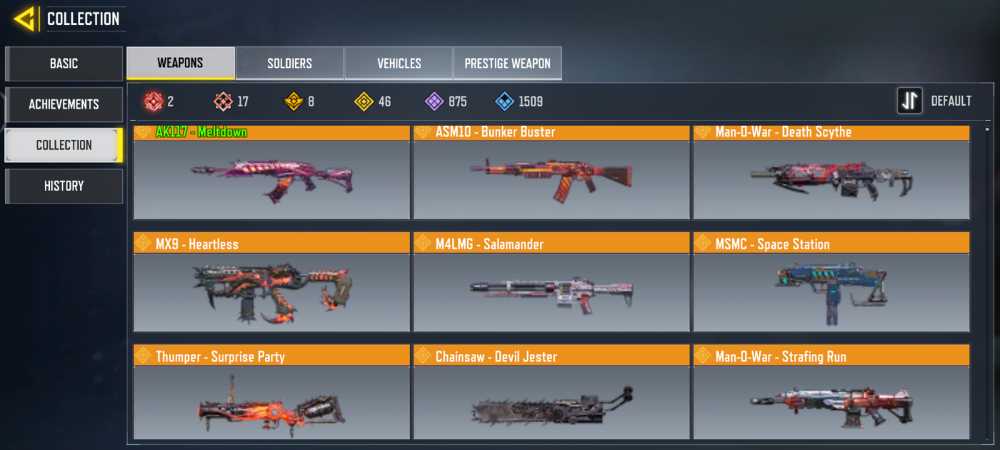Pick the MX9 - Heartless weapon
The image size is (1000, 450).
tap(271, 283)
